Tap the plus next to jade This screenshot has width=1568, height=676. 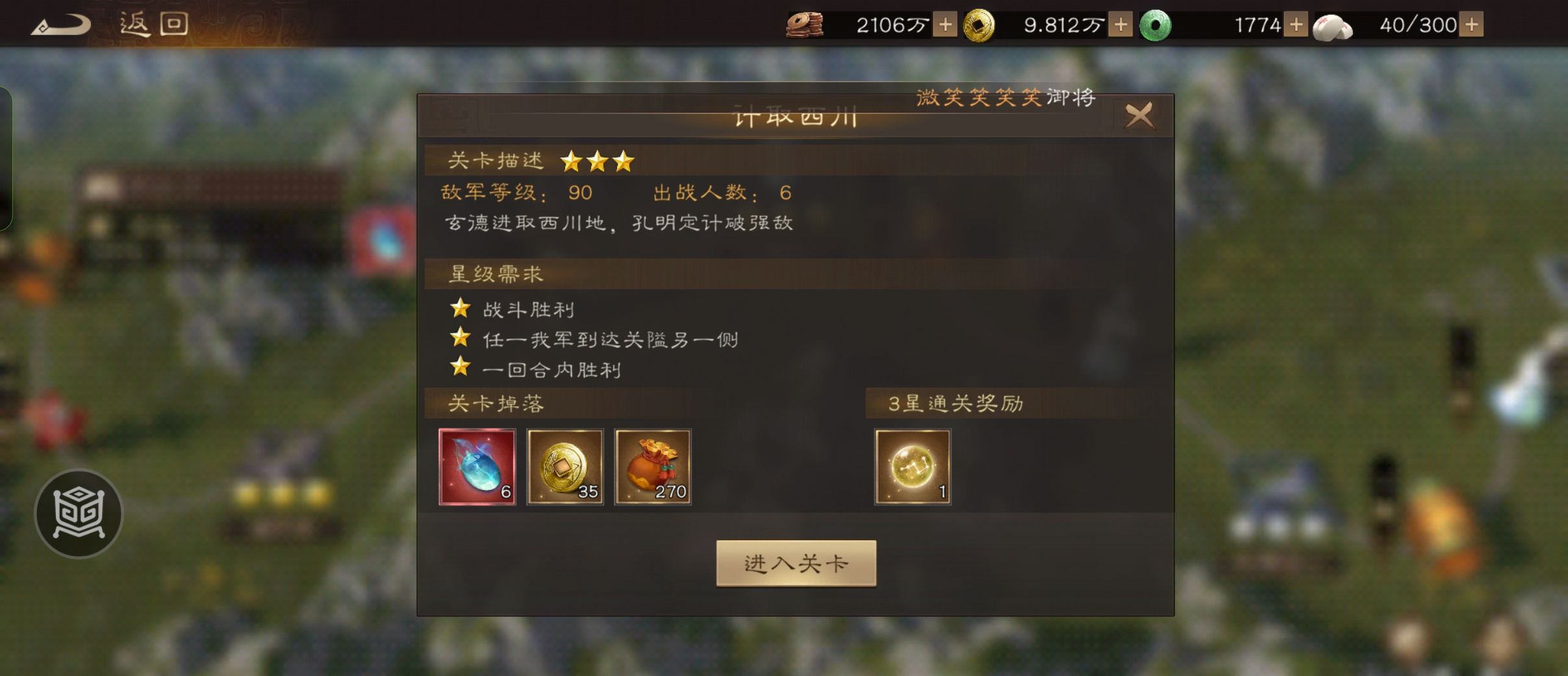(x=1296, y=24)
